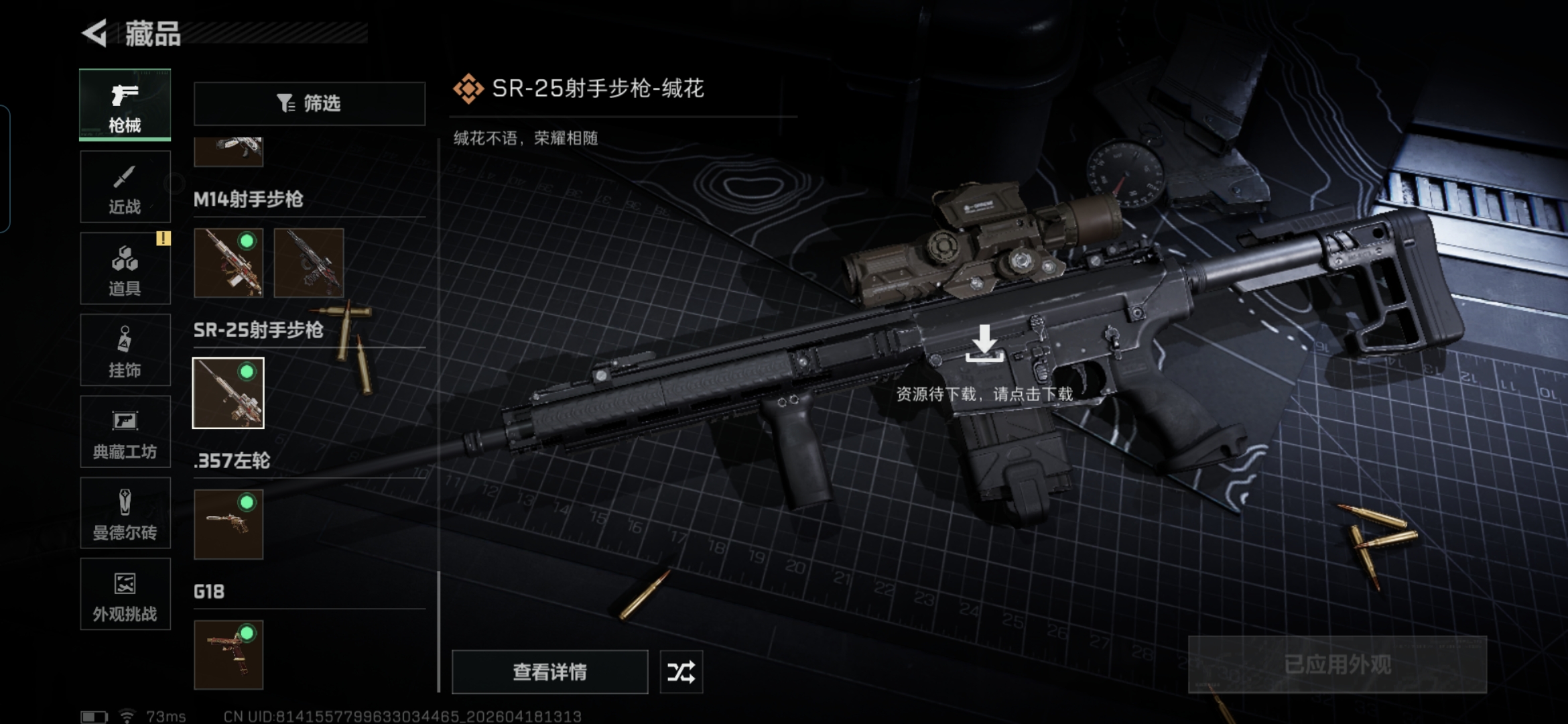Viewport: 1568px width, 724px height.
Task: Click 查看详情 to view details
Action: [x=549, y=672]
